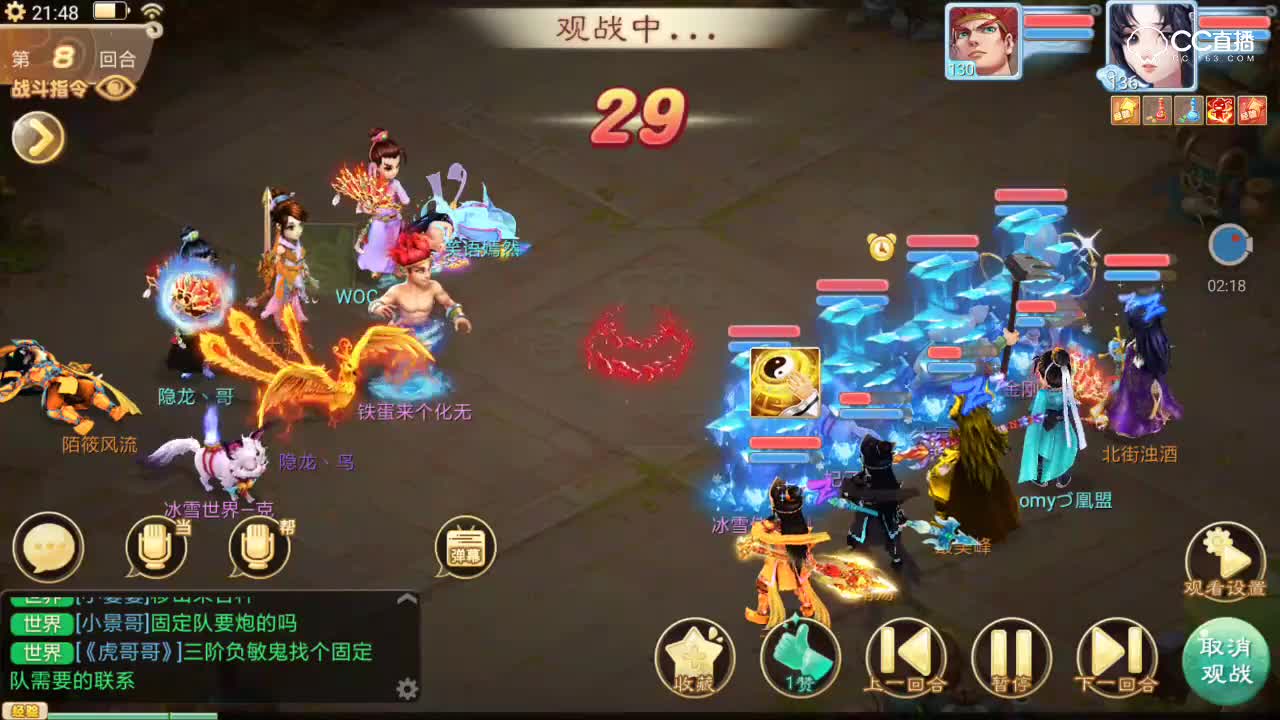The width and height of the screenshot is (1280, 720).
Task: Activate the red demon skill icon
Action: (1222, 110)
